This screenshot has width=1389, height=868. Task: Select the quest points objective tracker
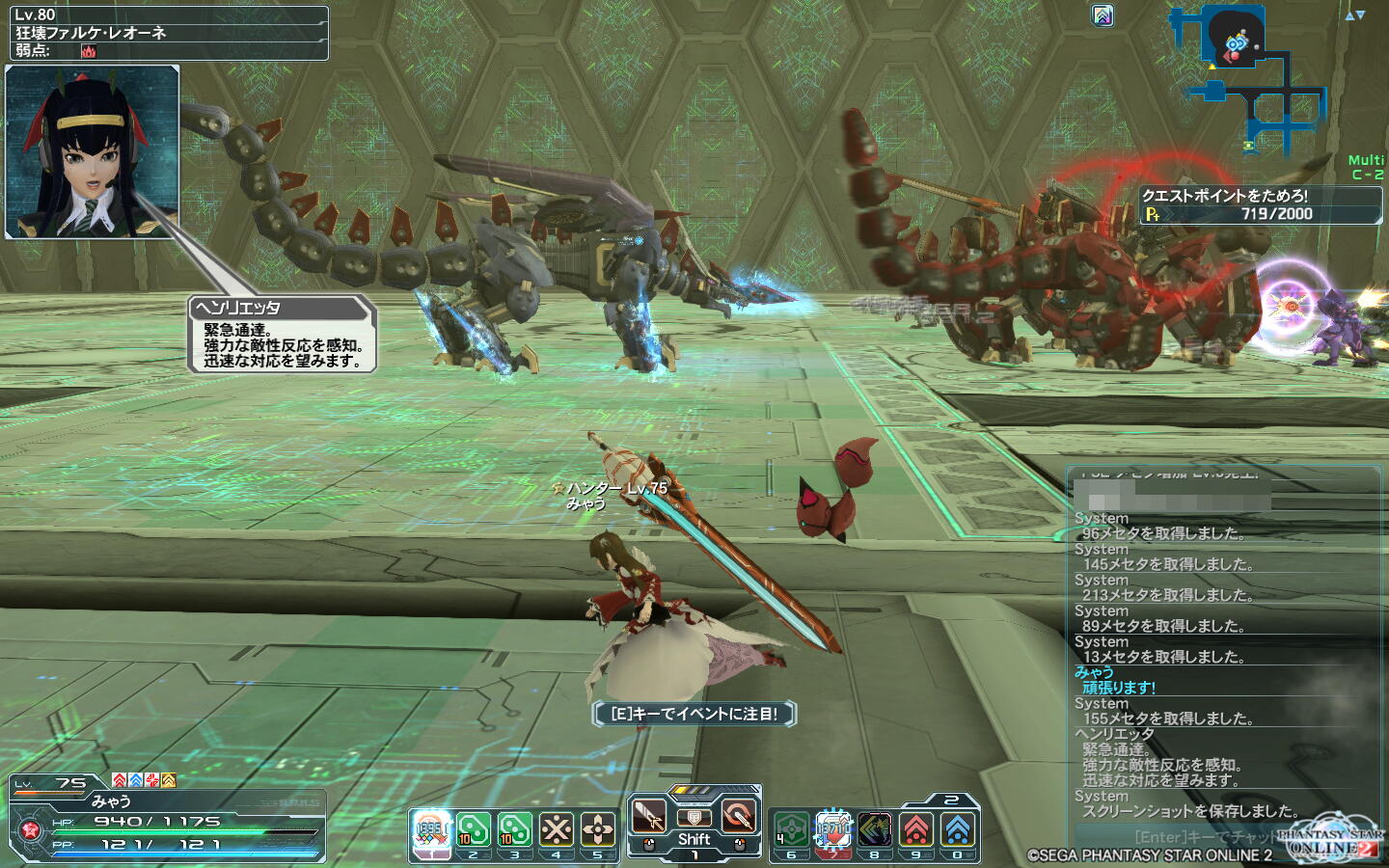pos(1261,204)
